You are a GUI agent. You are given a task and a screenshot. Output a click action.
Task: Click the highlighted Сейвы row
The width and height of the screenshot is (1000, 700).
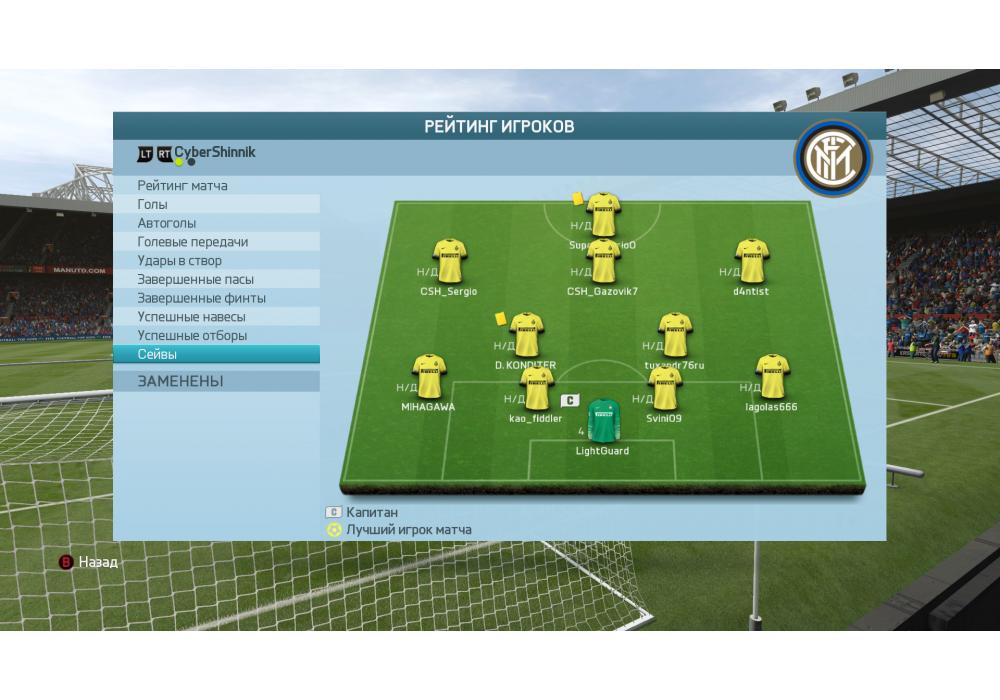coord(216,355)
